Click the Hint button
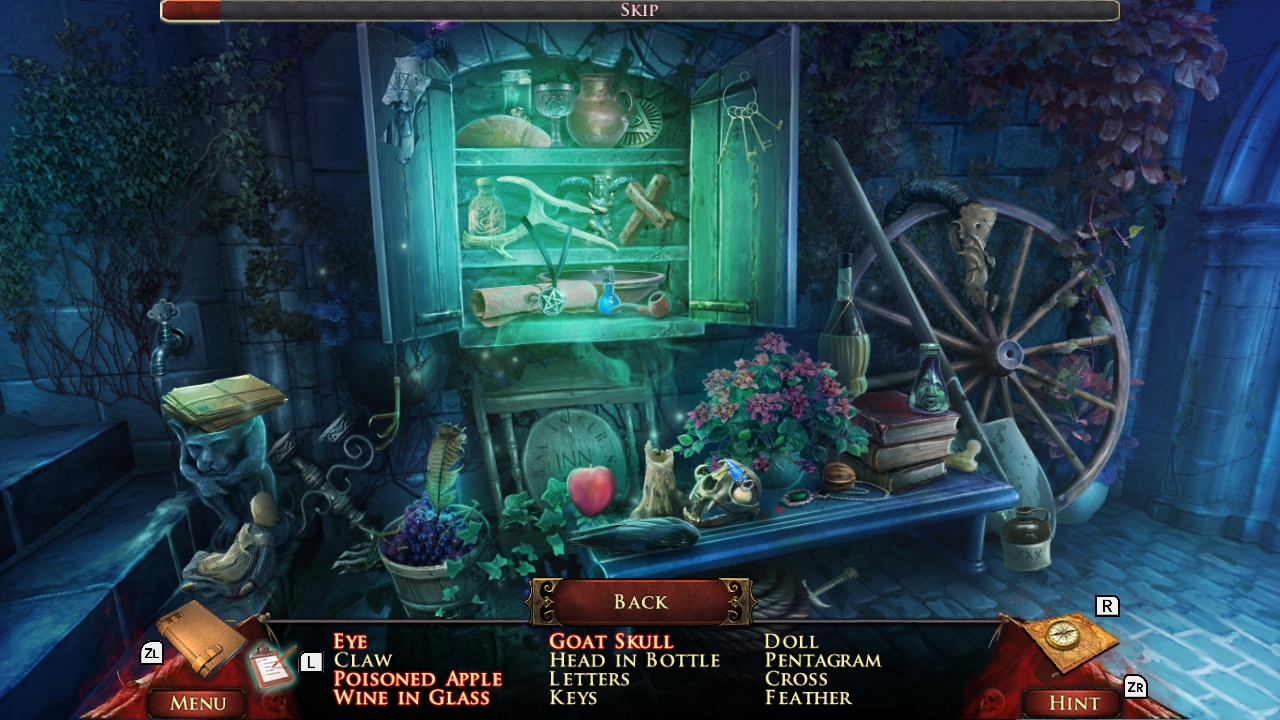 [x=1070, y=703]
